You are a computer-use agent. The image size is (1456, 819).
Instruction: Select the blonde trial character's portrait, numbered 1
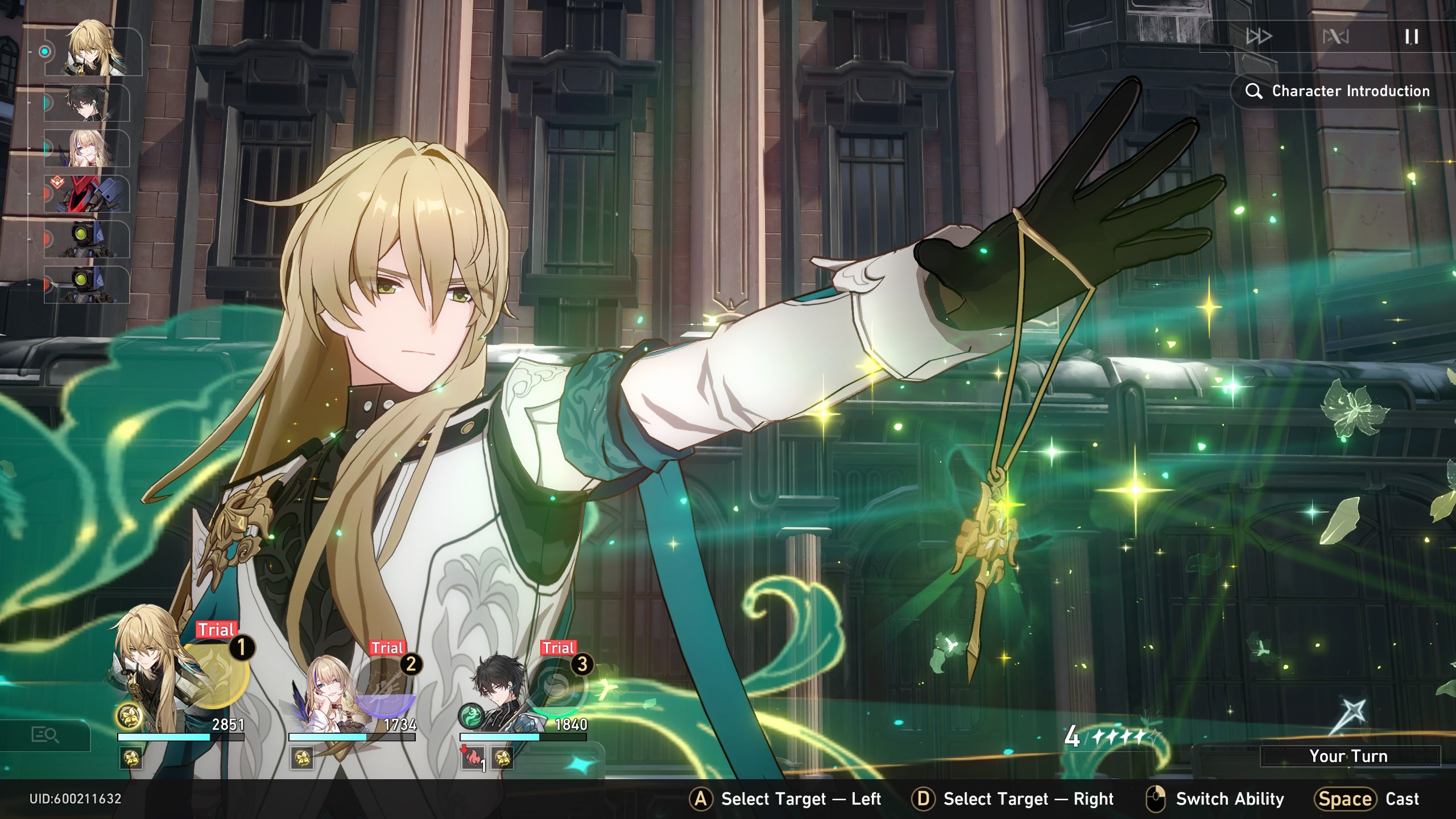(x=149, y=671)
